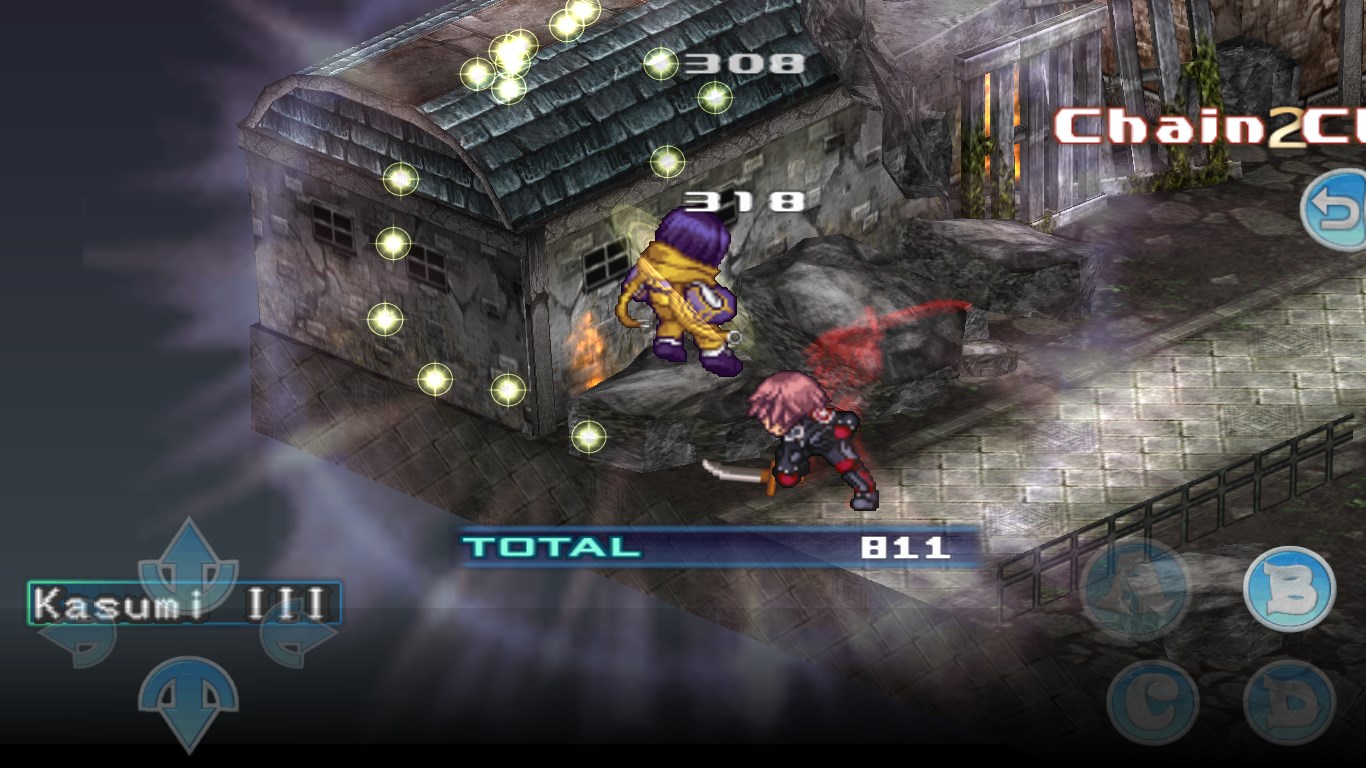Tap the 318 damage number
1366x768 pixels.
click(x=745, y=199)
